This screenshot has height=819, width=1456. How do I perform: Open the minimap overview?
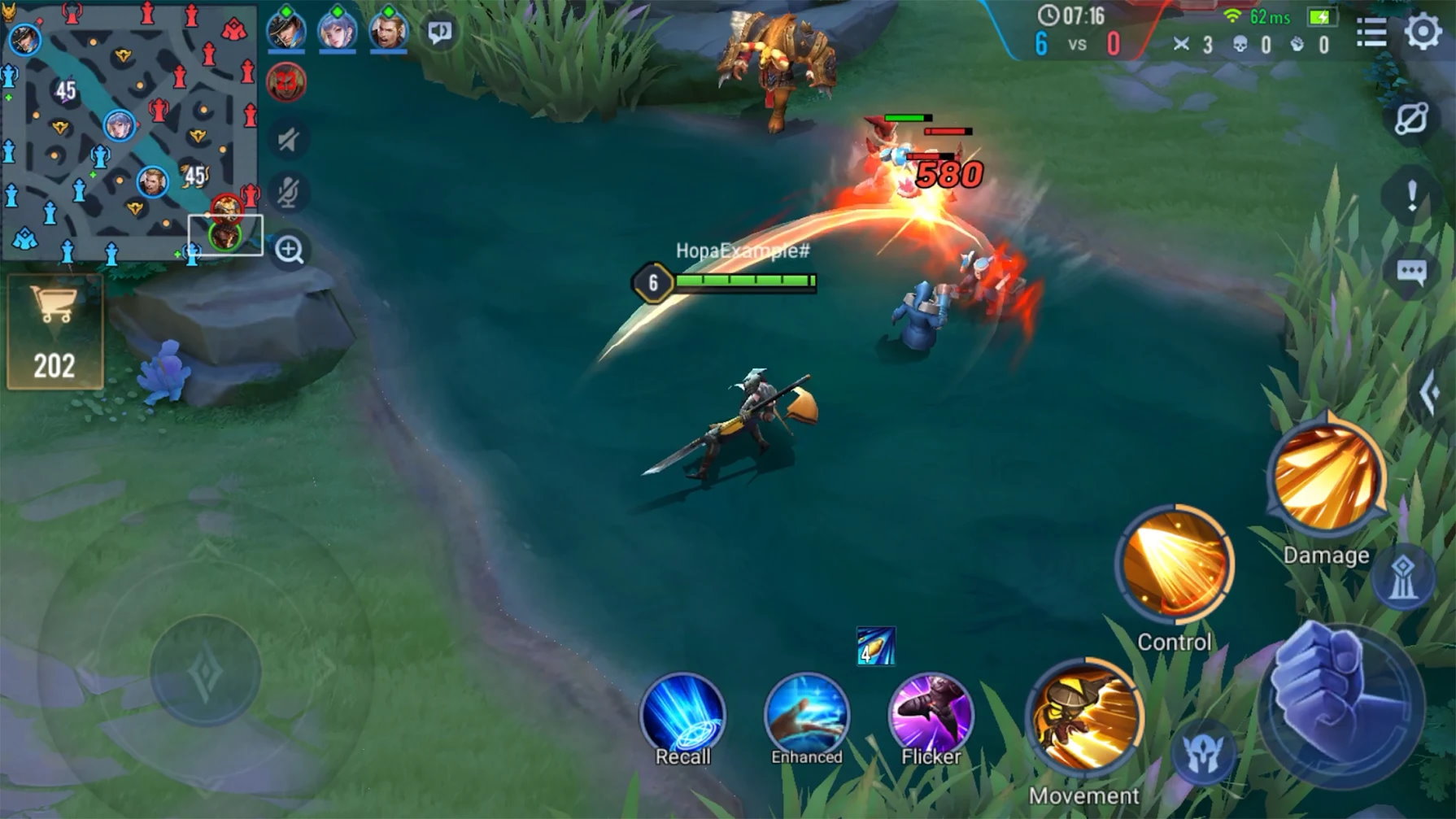[x=129, y=130]
